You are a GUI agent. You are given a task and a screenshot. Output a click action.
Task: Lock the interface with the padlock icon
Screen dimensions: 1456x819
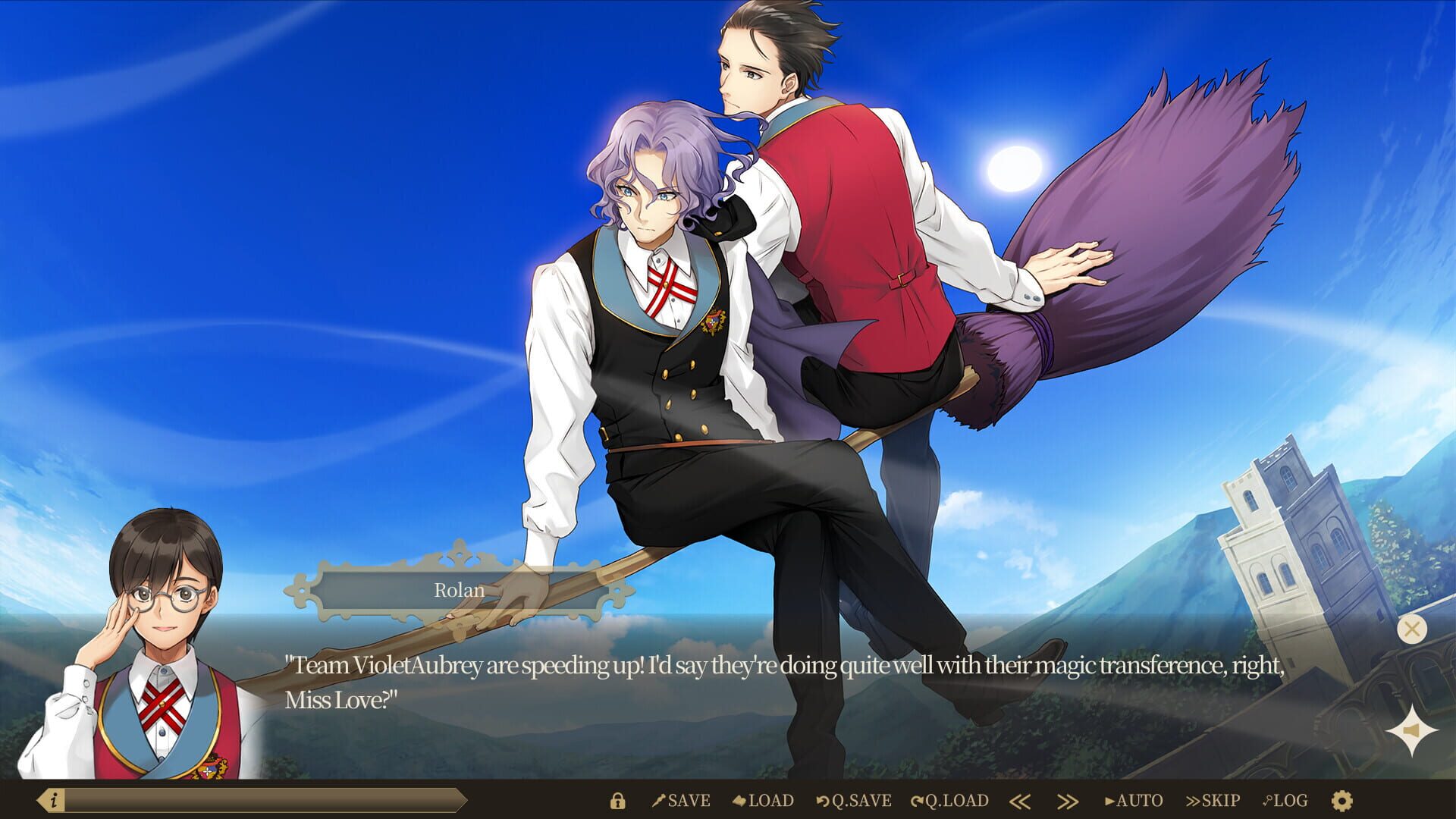tap(618, 801)
